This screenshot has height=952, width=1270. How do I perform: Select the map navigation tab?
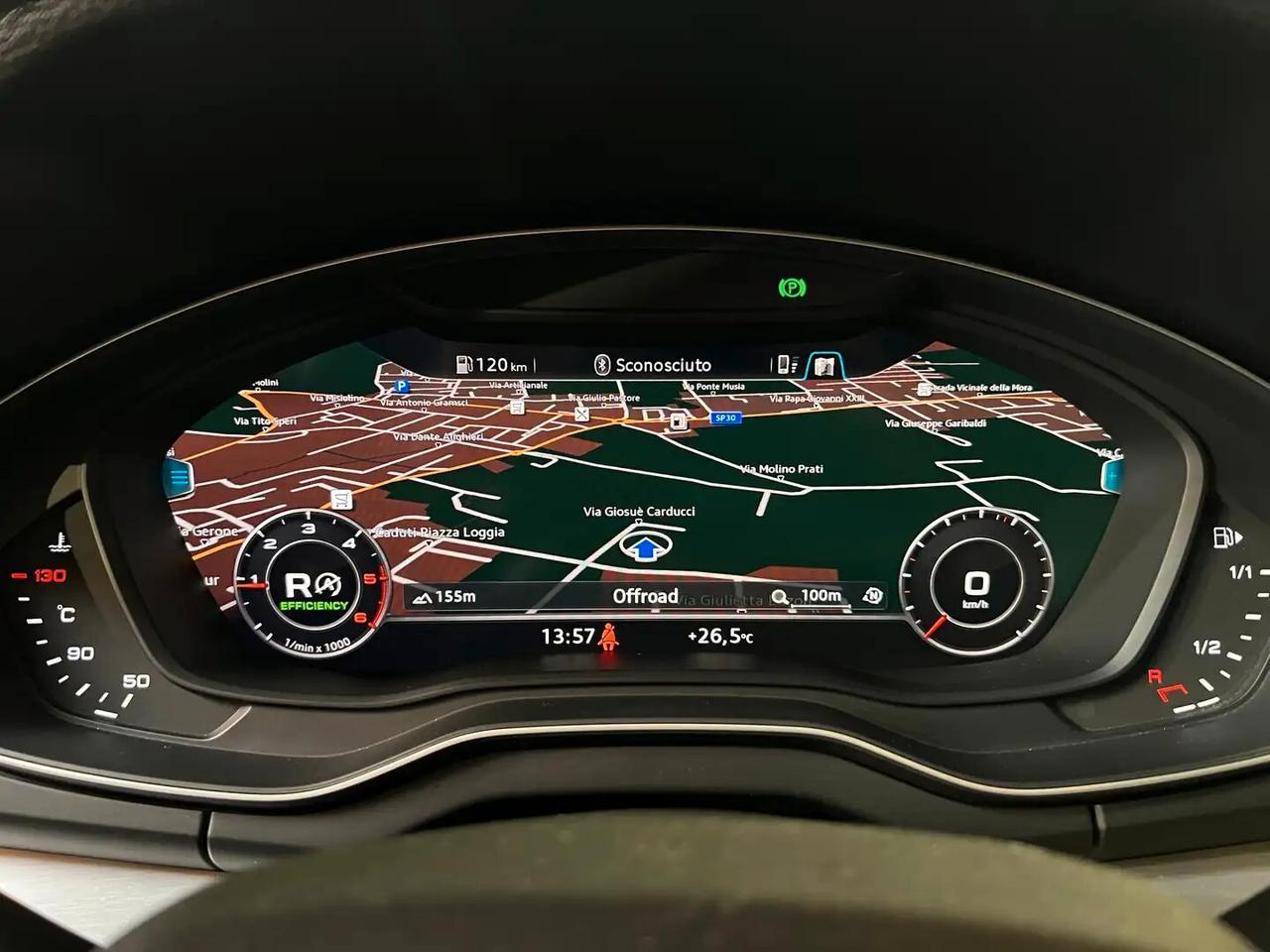click(824, 366)
